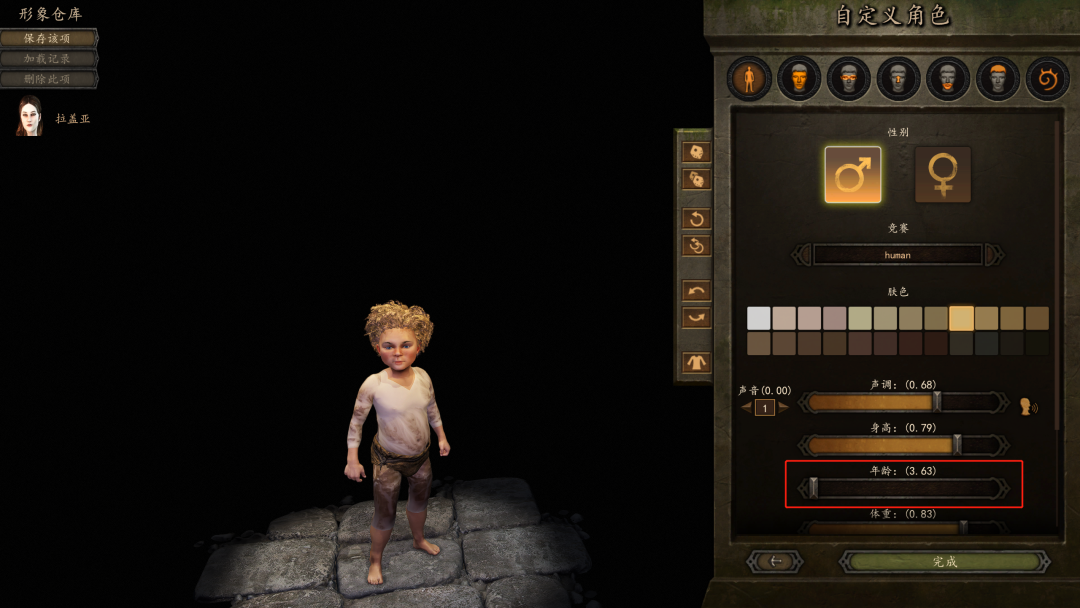This screenshot has height=608, width=1080.
Task: Go back with the left arrow button
Action: 775,561
